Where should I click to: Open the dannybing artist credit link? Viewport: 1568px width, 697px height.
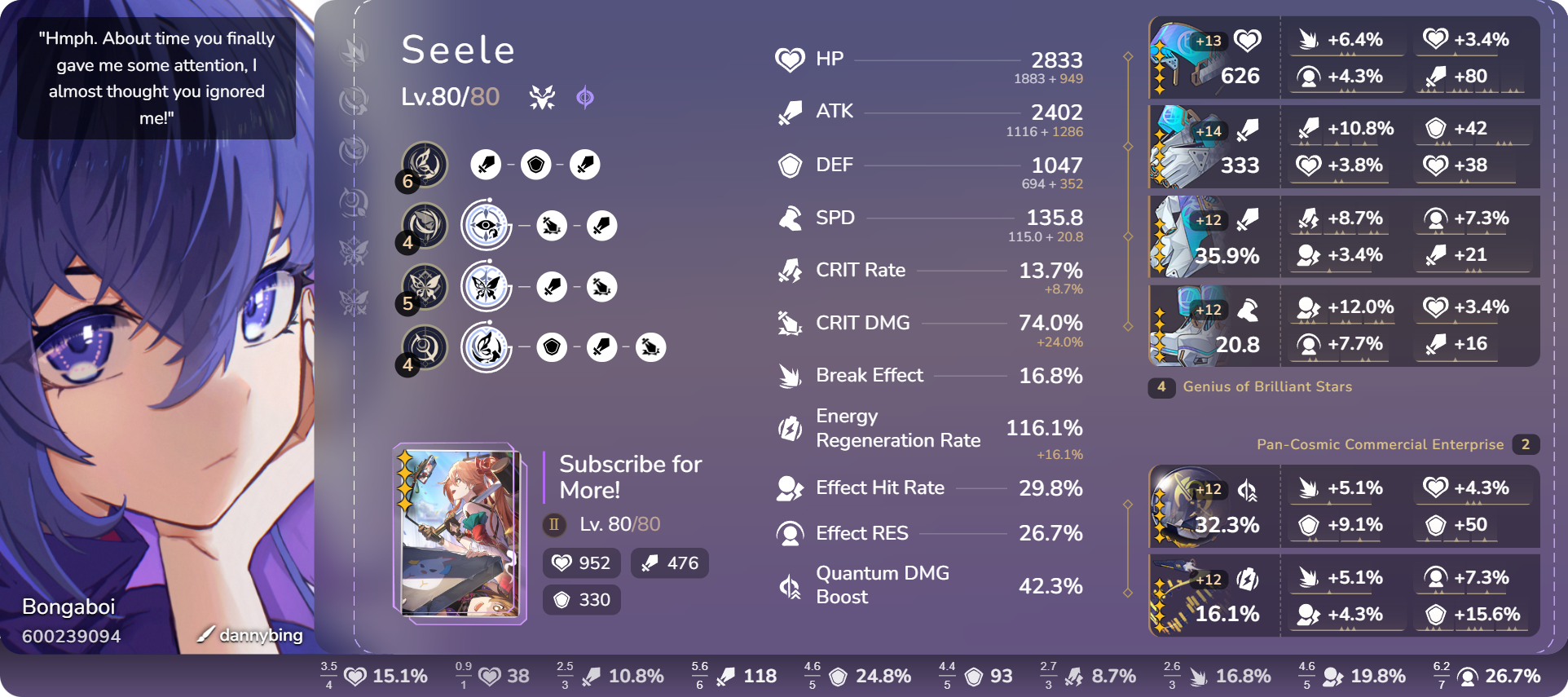point(257,634)
